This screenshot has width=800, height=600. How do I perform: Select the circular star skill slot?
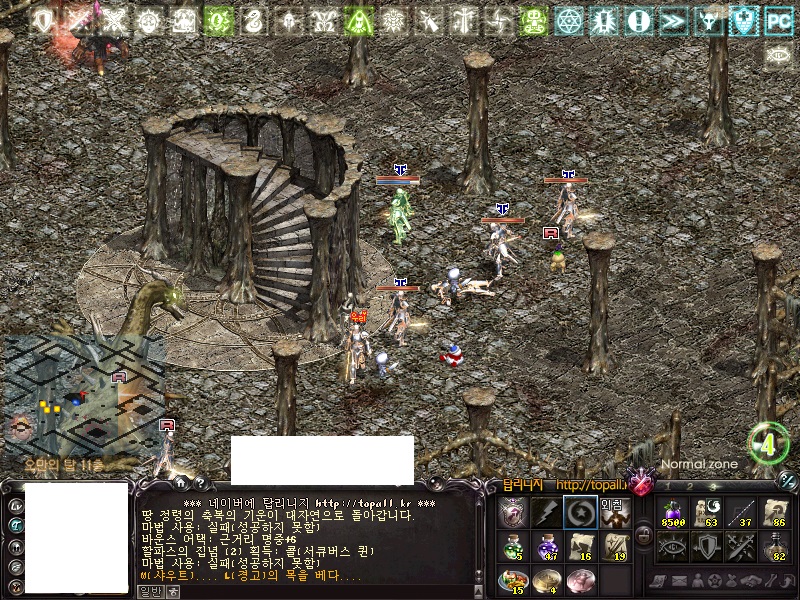tap(580, 513)
